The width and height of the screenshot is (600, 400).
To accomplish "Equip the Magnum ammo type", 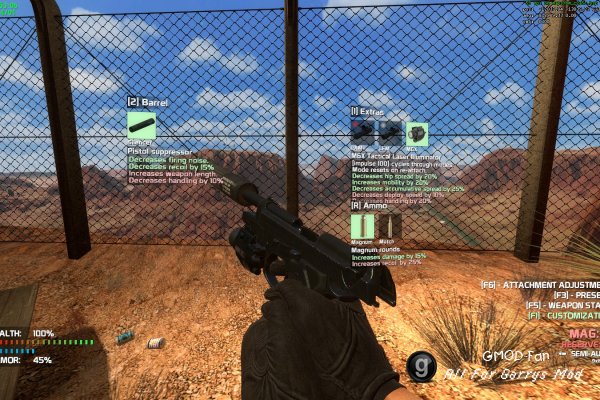I will click(x=362, y=226).
